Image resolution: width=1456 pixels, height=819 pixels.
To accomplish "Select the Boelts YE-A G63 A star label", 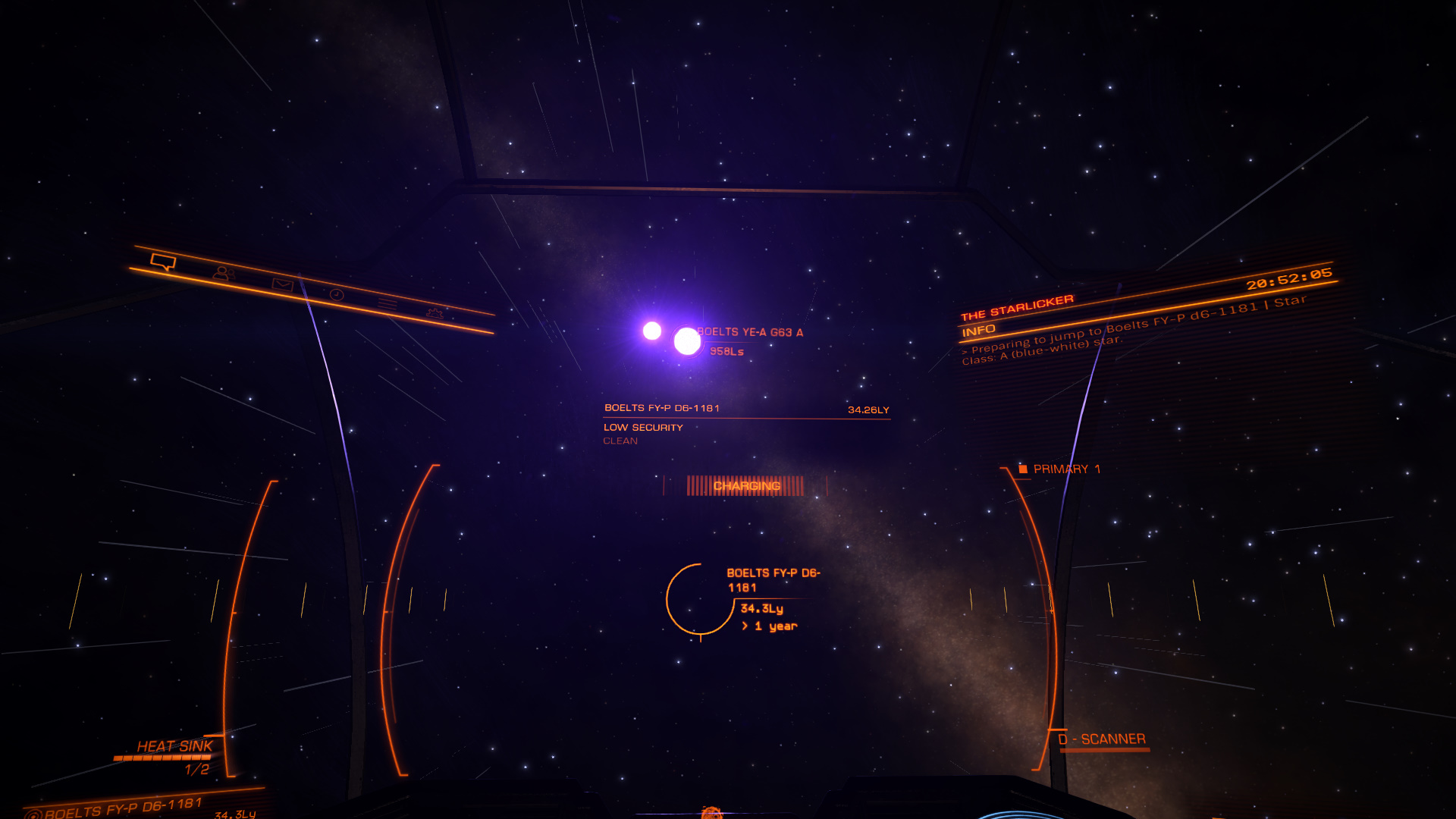I will click(x=749, y=332).
